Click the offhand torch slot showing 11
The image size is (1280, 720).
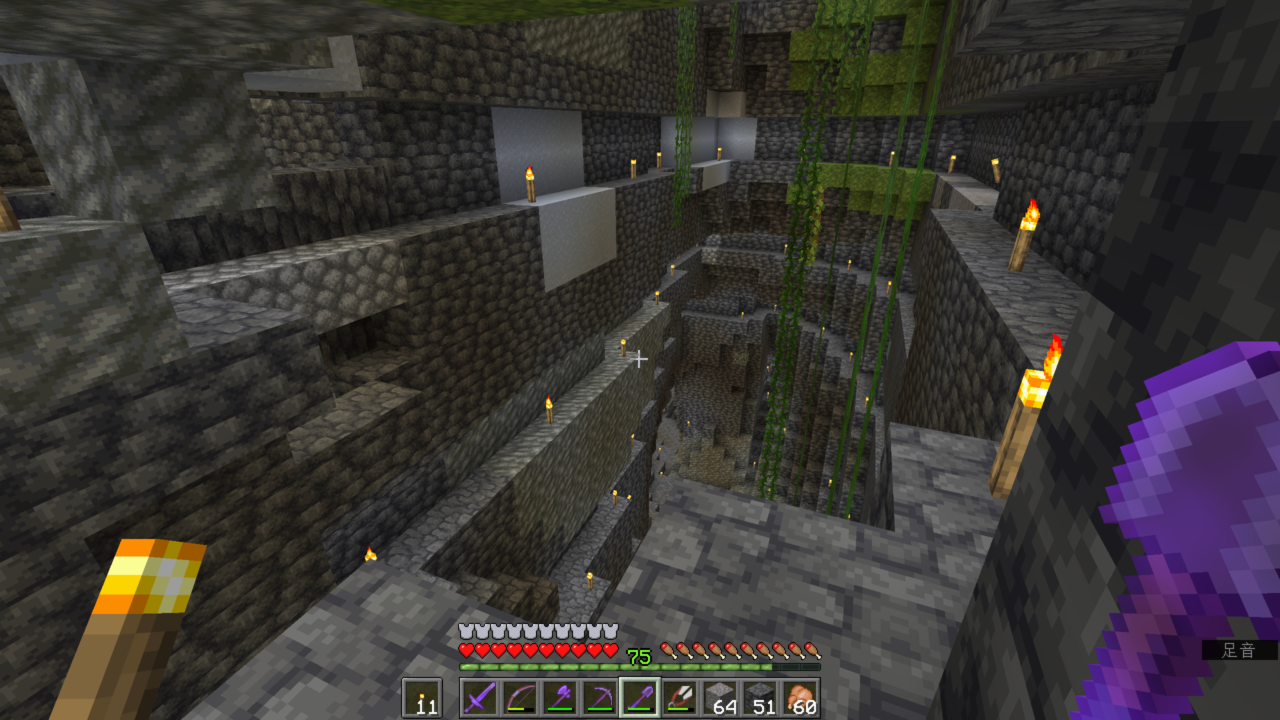421,697
